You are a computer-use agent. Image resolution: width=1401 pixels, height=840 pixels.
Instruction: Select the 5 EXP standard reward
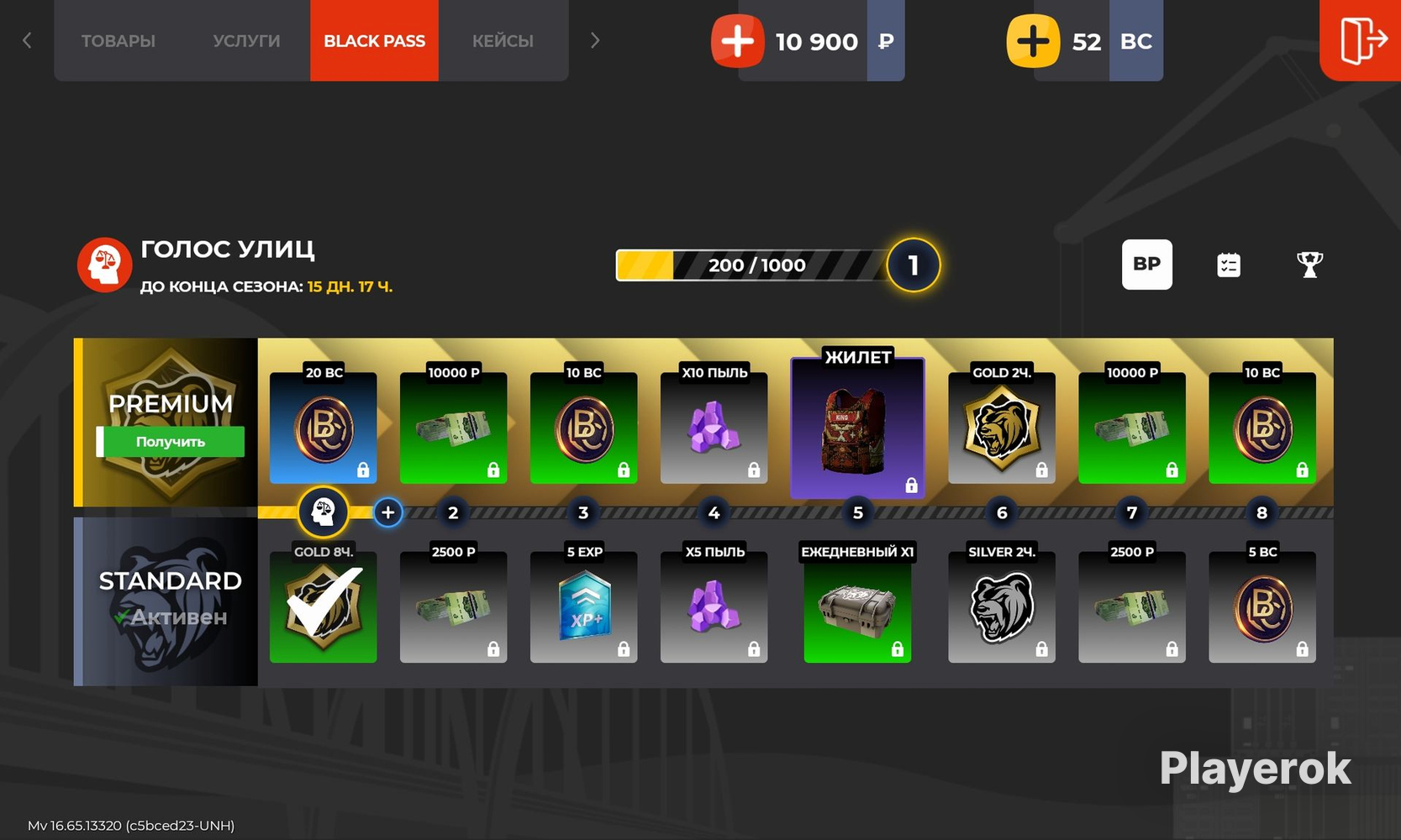tap(583, 606)
